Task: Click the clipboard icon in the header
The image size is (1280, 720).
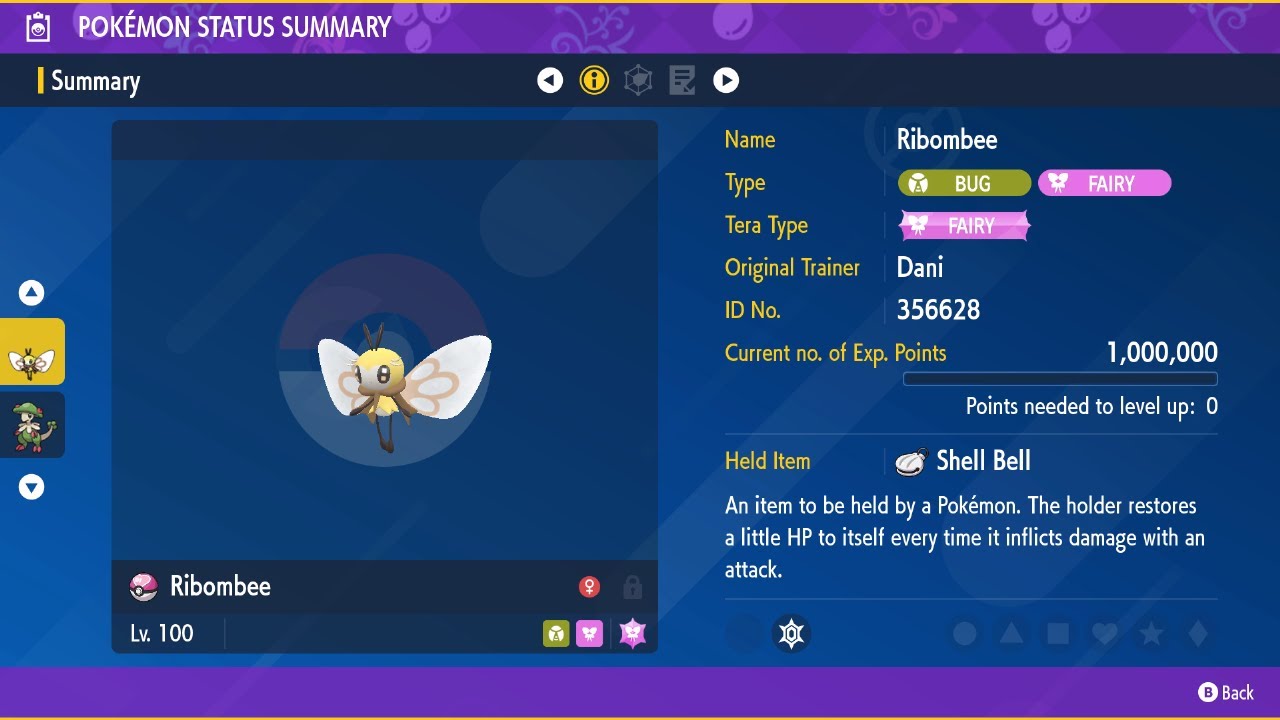Action: pos(38,26)
